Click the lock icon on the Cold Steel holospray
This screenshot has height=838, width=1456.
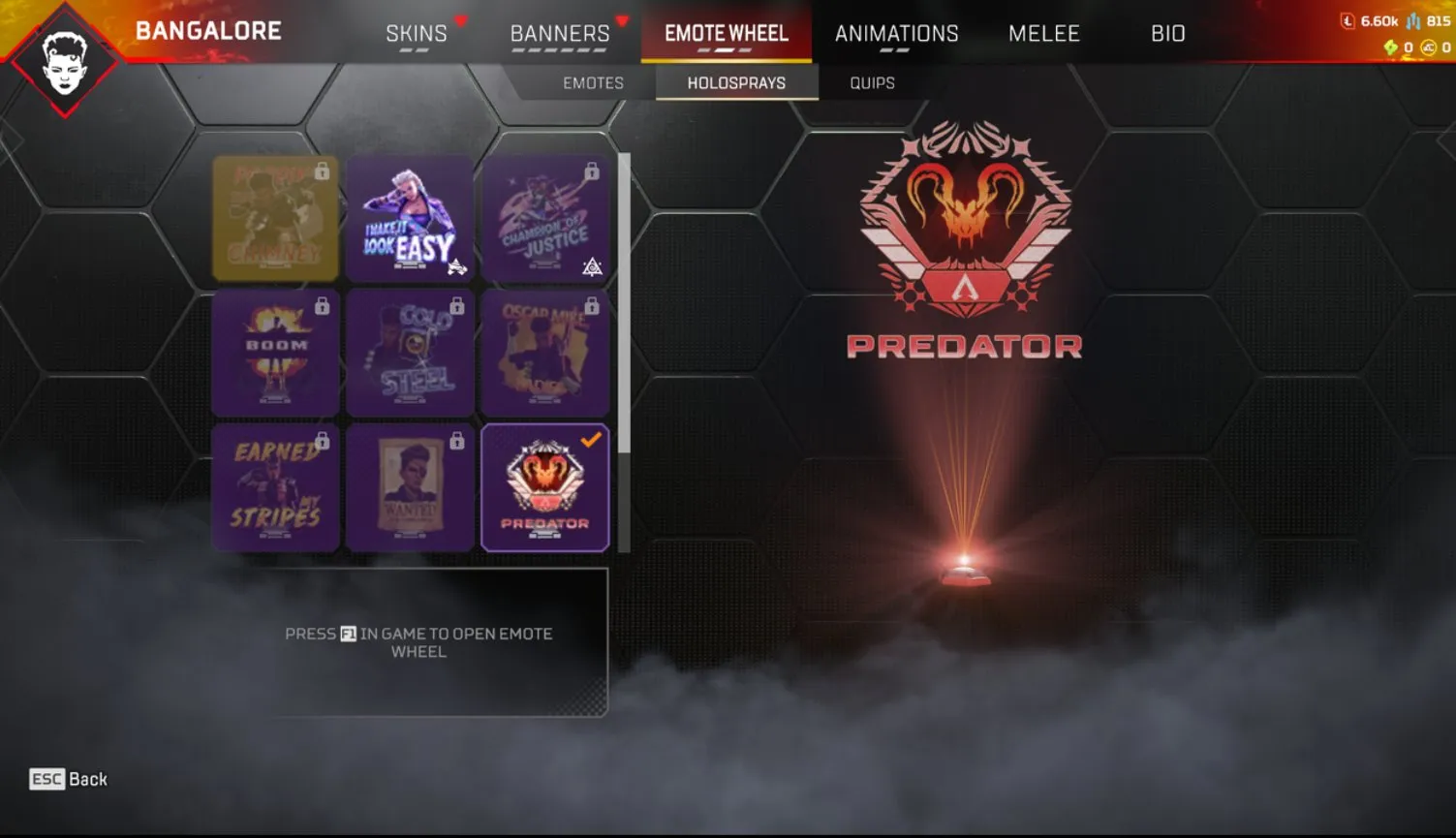pyautogui.click(x=456, y=307)
